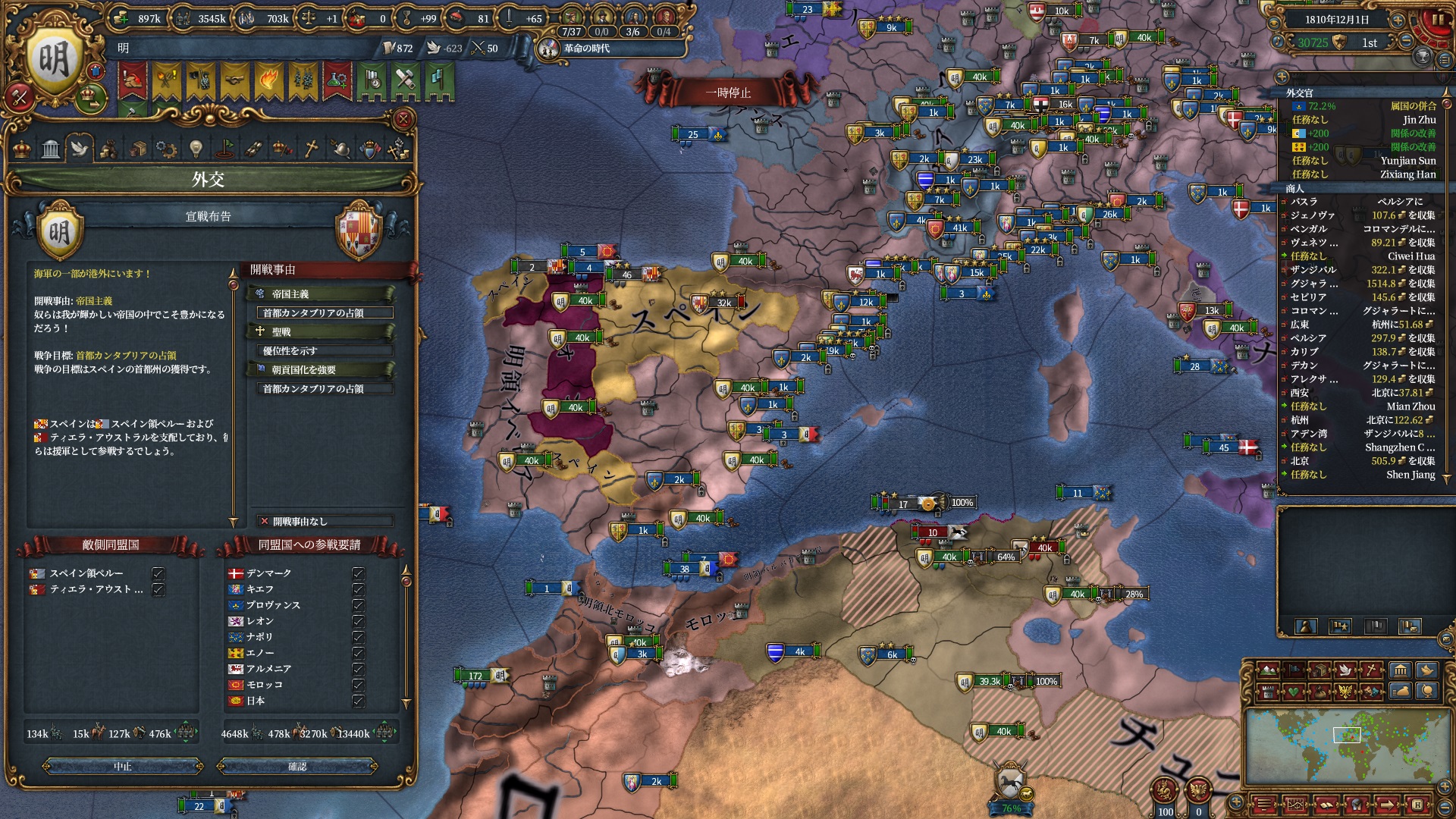Click the handshake alert banner
Screen dimensions: 1456x819
[234, 80]
